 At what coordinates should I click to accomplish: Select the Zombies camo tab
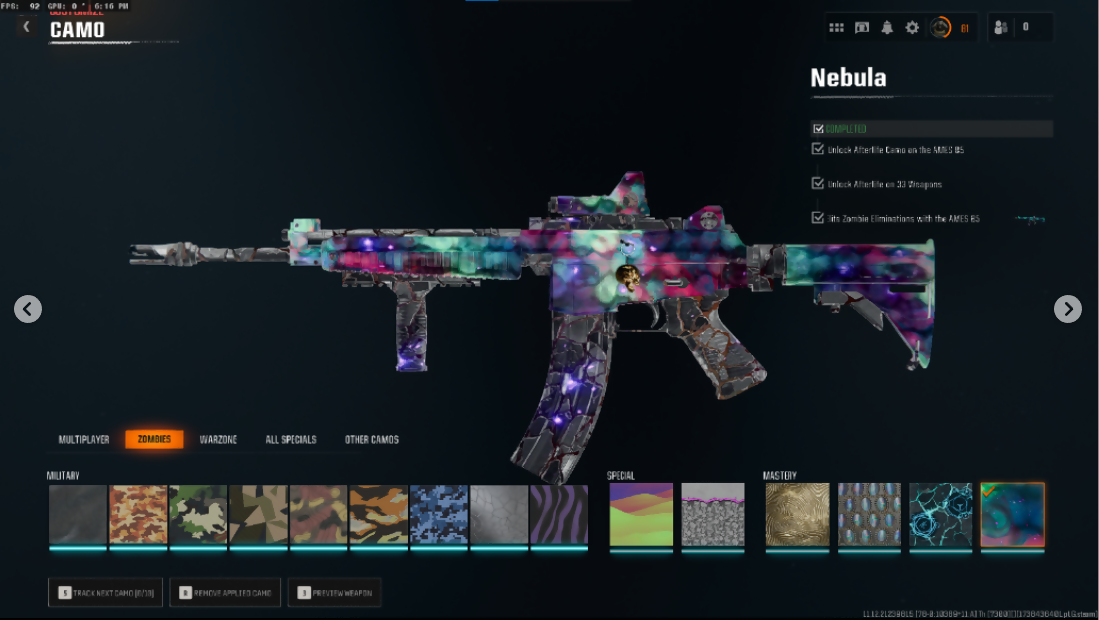(154, 440)
